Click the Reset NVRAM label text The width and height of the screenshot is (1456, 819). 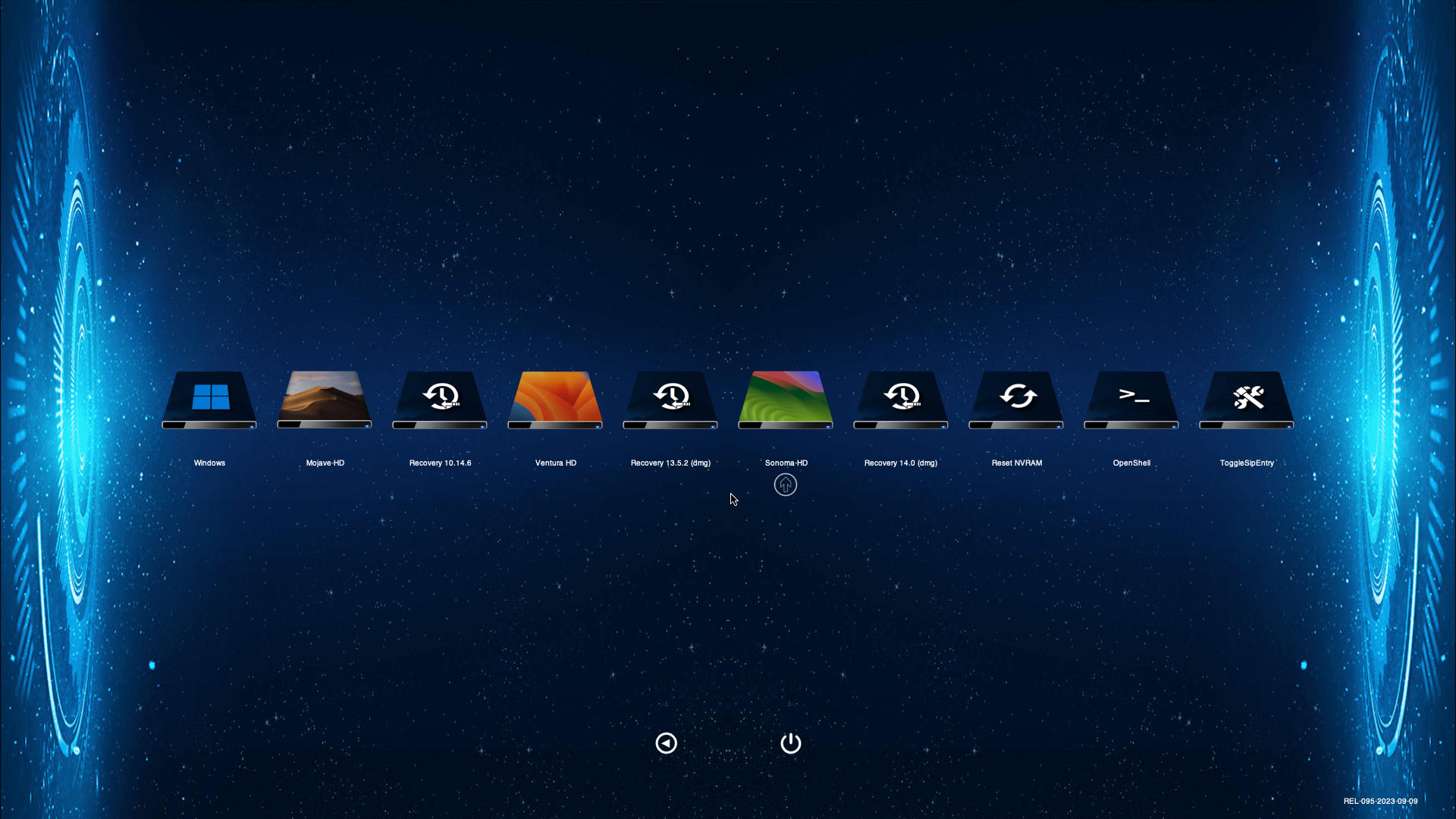1016,463
